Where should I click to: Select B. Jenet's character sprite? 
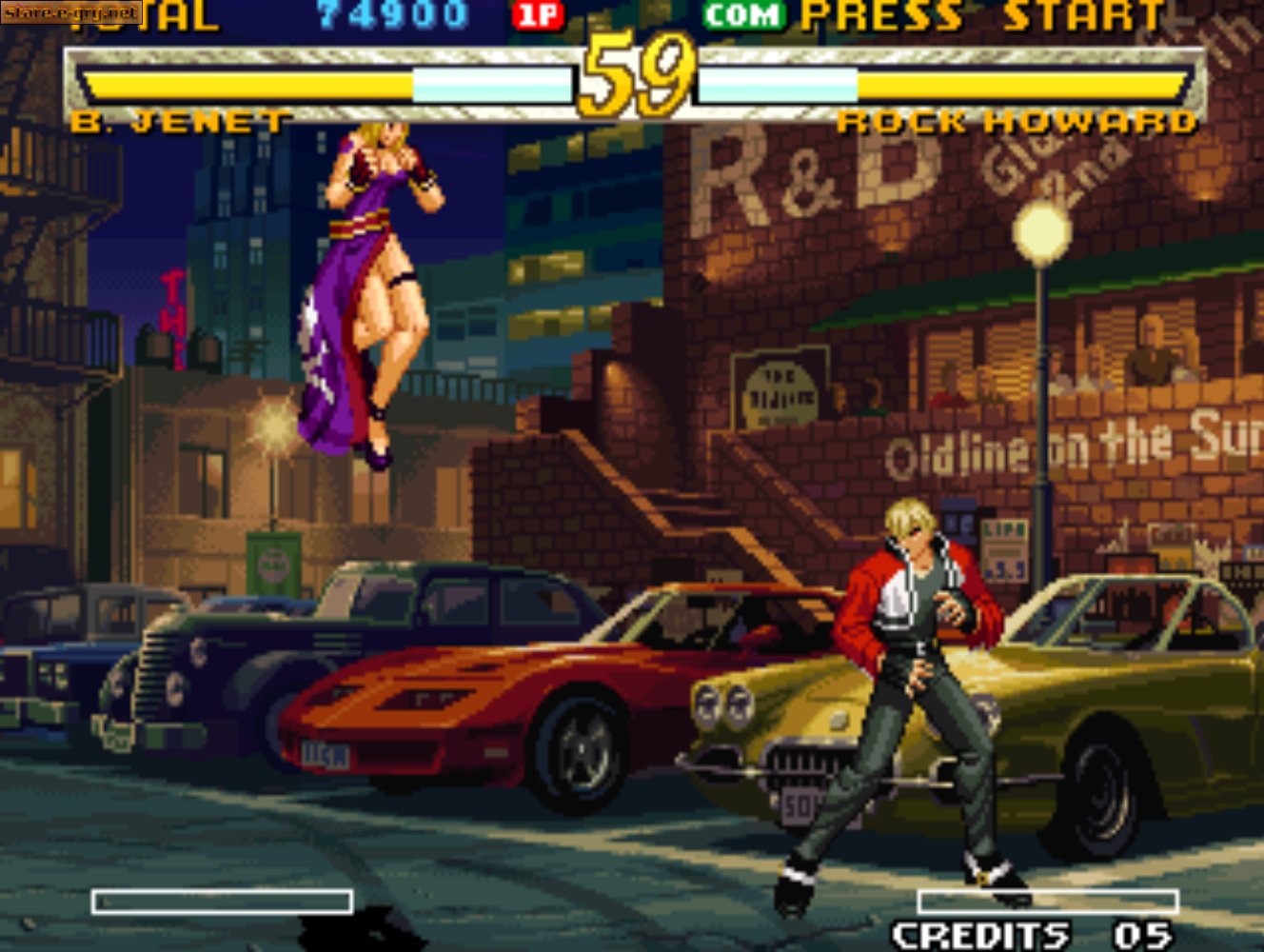coord(371,286)
